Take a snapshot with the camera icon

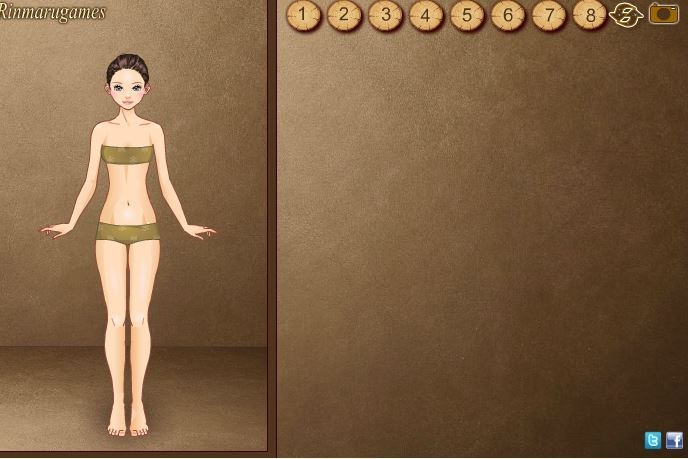[663, 13]
